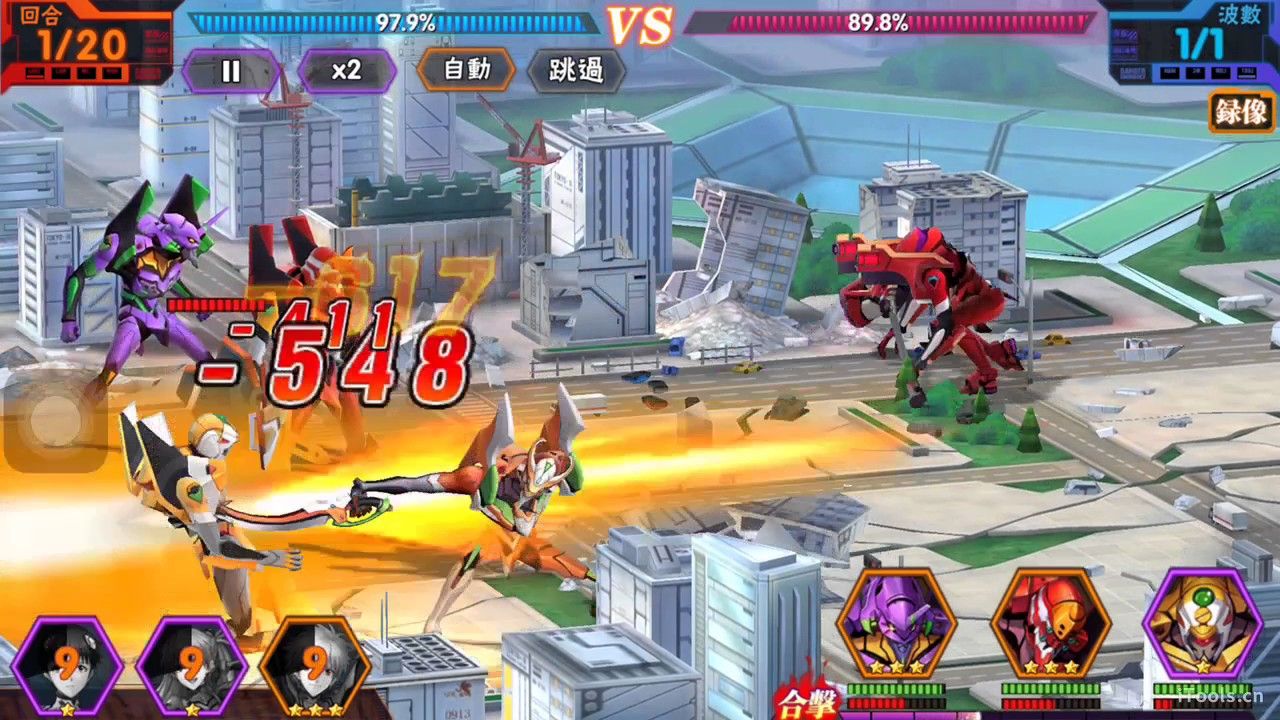1280x720 pixels.
Task: Toggle 自動 auto-battle mode
Action: point(466,70)
